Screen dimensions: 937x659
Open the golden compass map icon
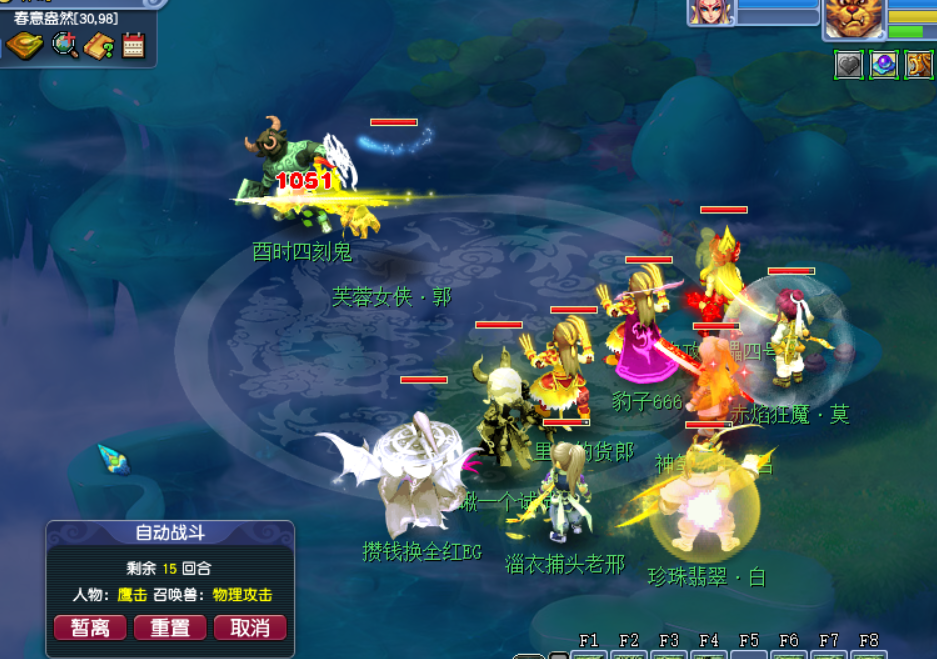pyautogui.click(x=24, y=45)
